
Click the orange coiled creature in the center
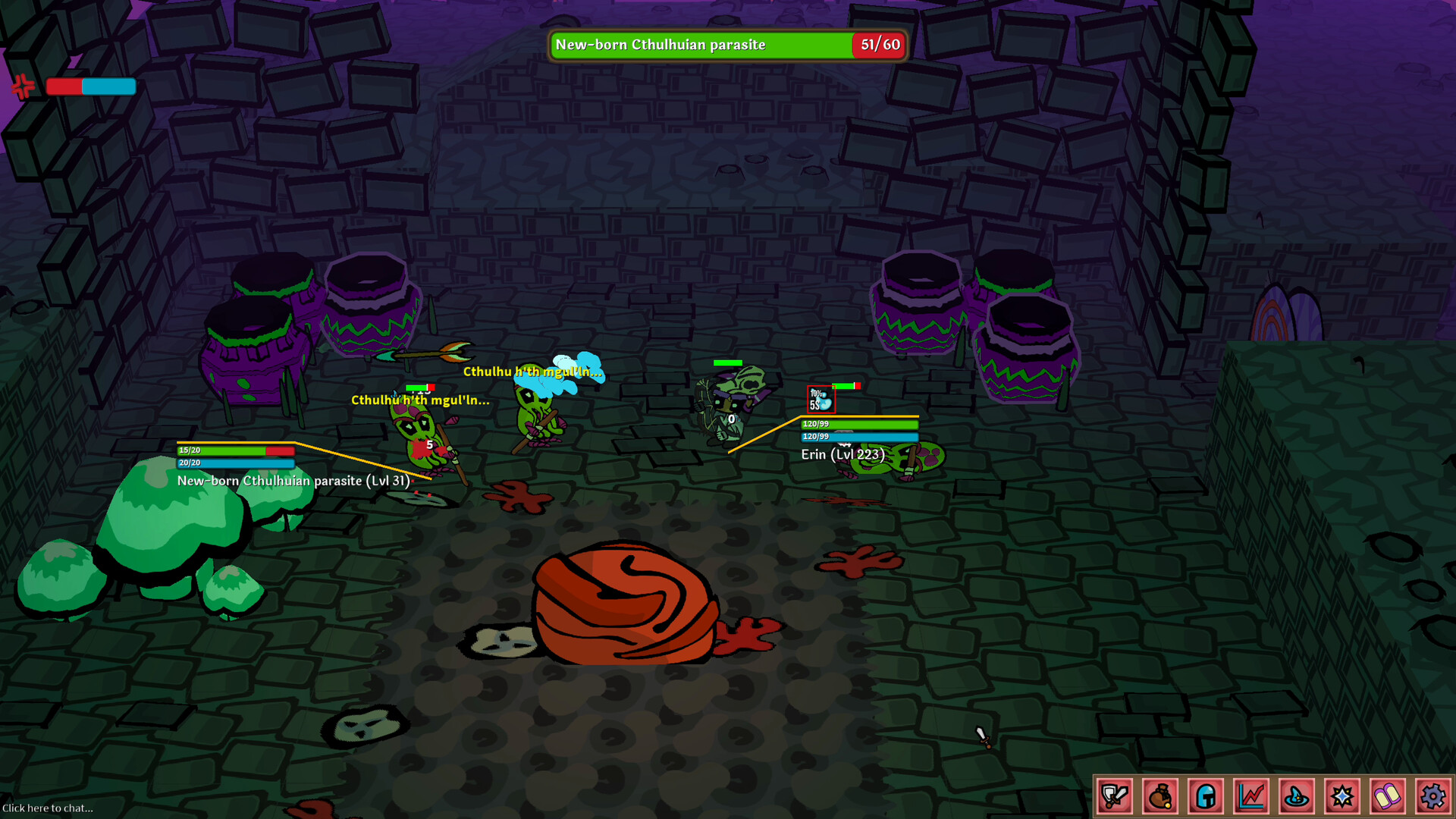626,603
